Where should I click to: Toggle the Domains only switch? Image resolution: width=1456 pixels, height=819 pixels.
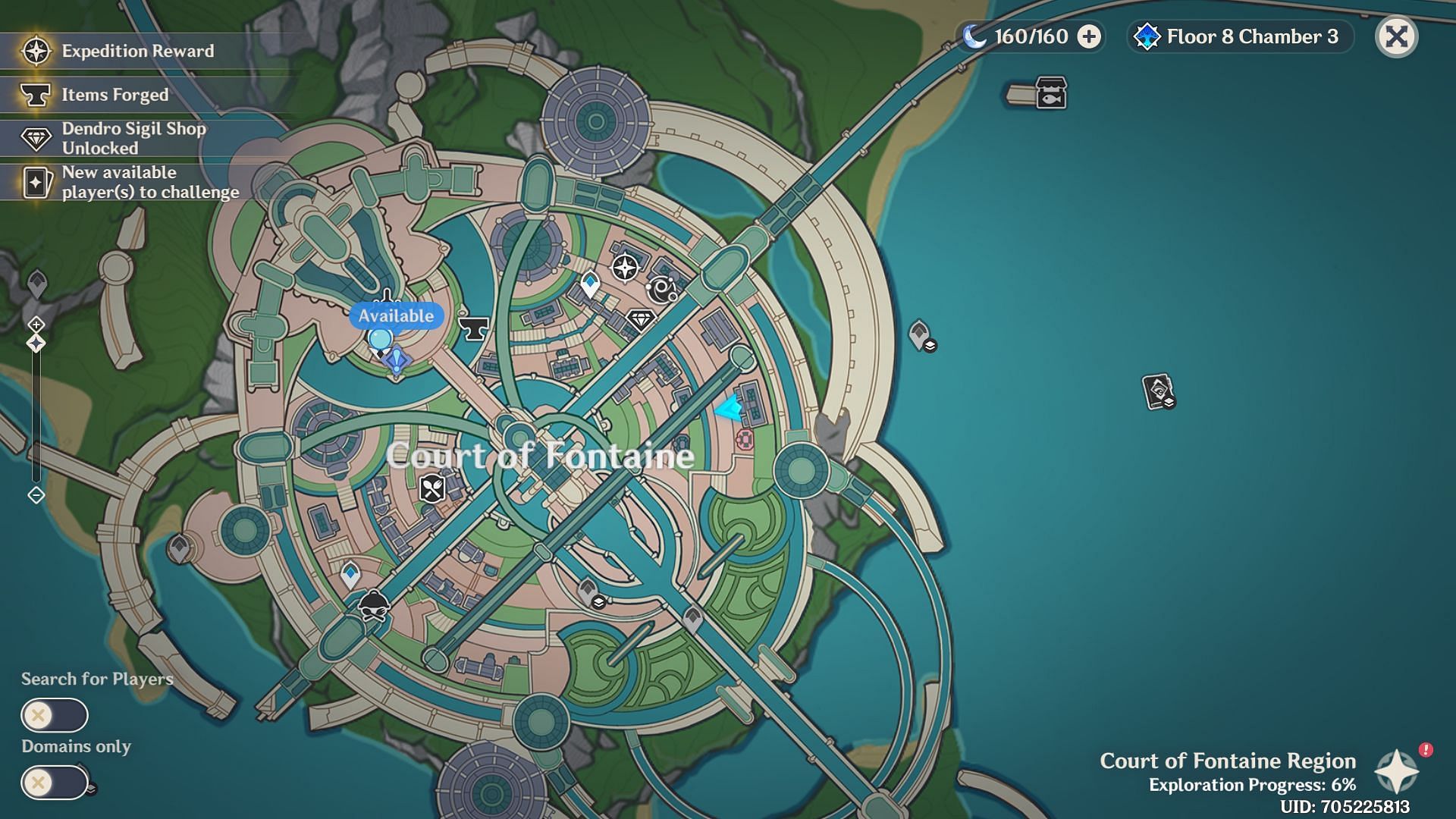point(55,783)
